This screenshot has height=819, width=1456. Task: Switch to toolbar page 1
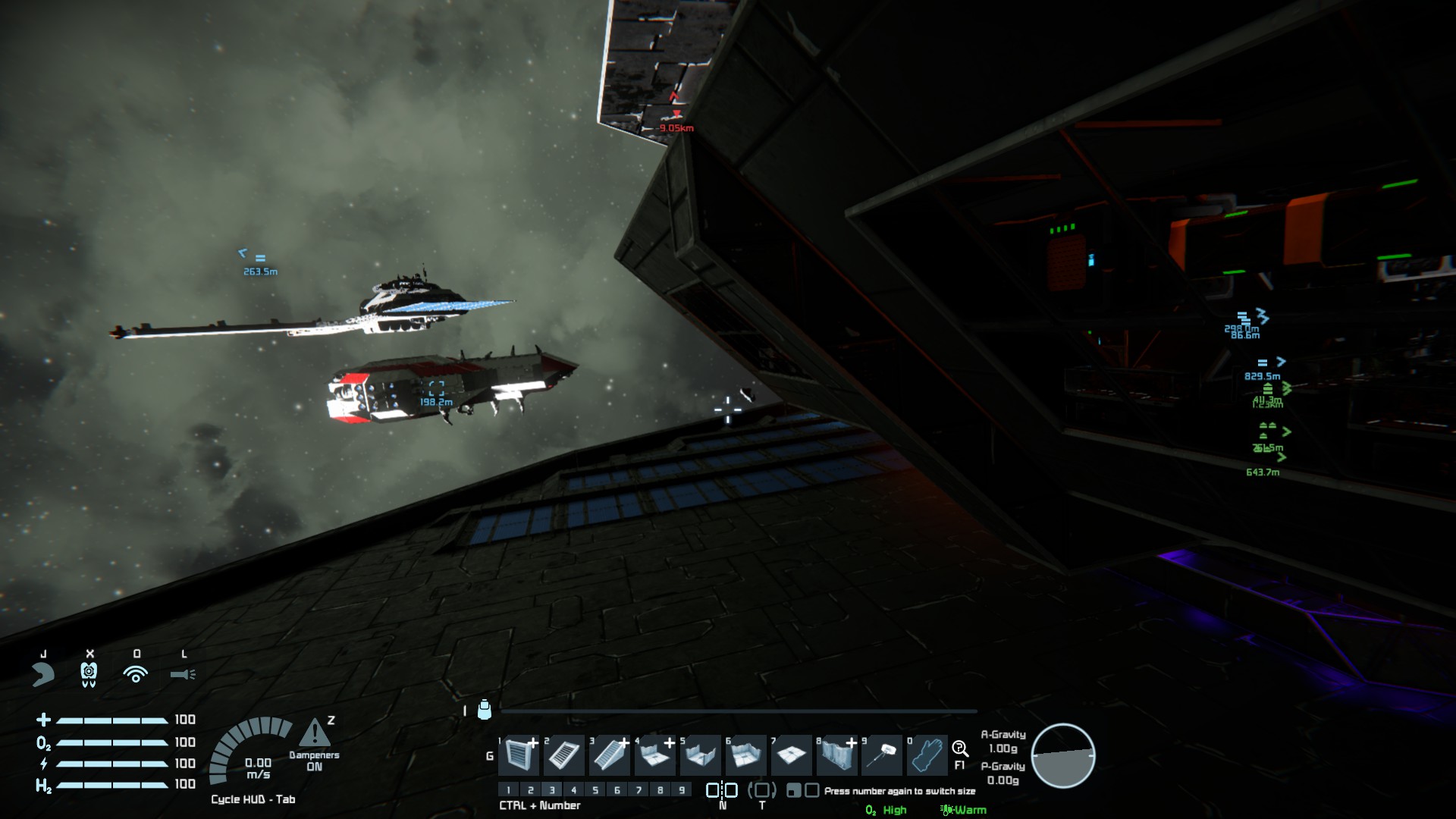coord(509,790)
